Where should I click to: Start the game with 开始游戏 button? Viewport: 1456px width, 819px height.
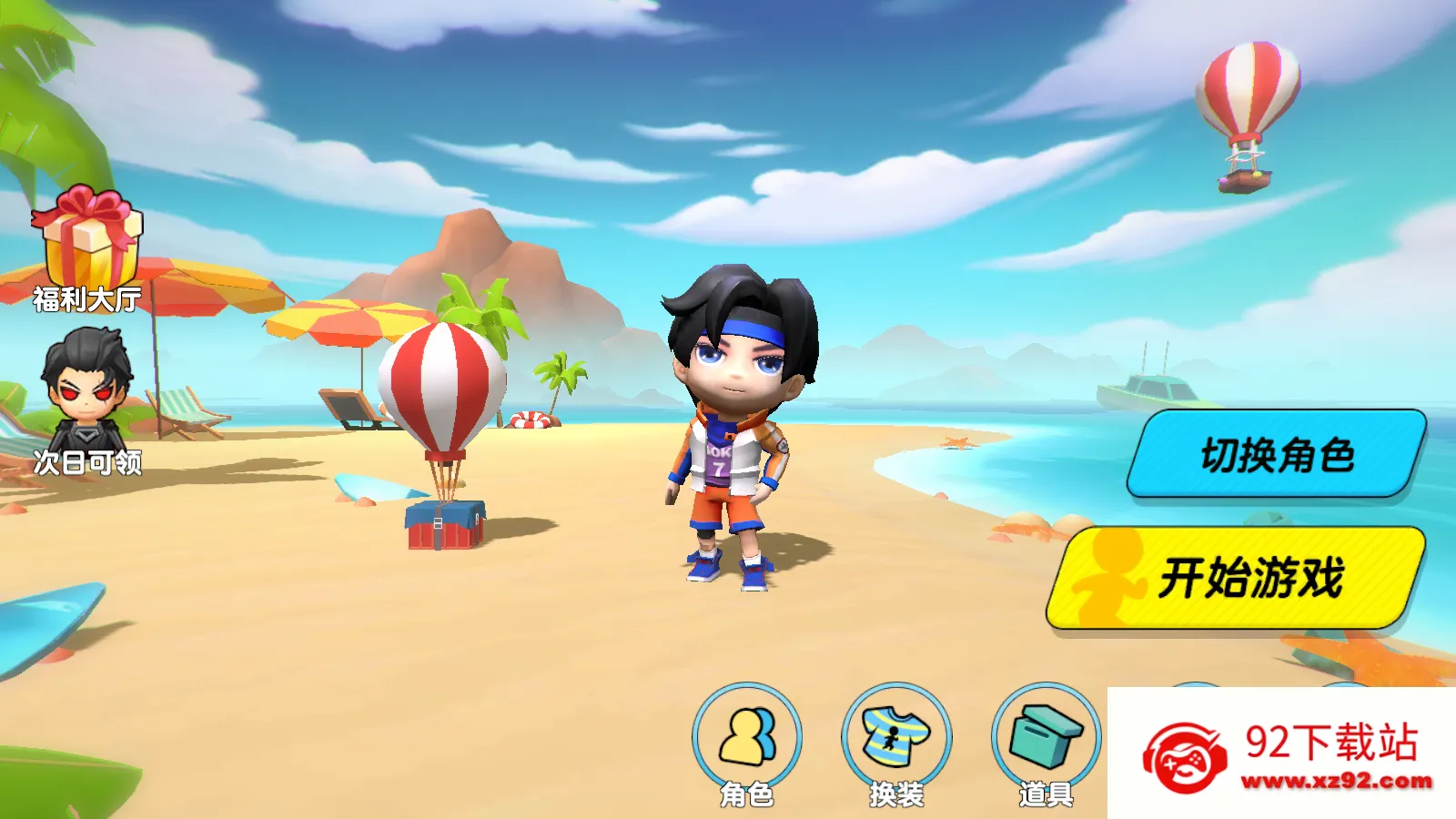point(1238,578)
